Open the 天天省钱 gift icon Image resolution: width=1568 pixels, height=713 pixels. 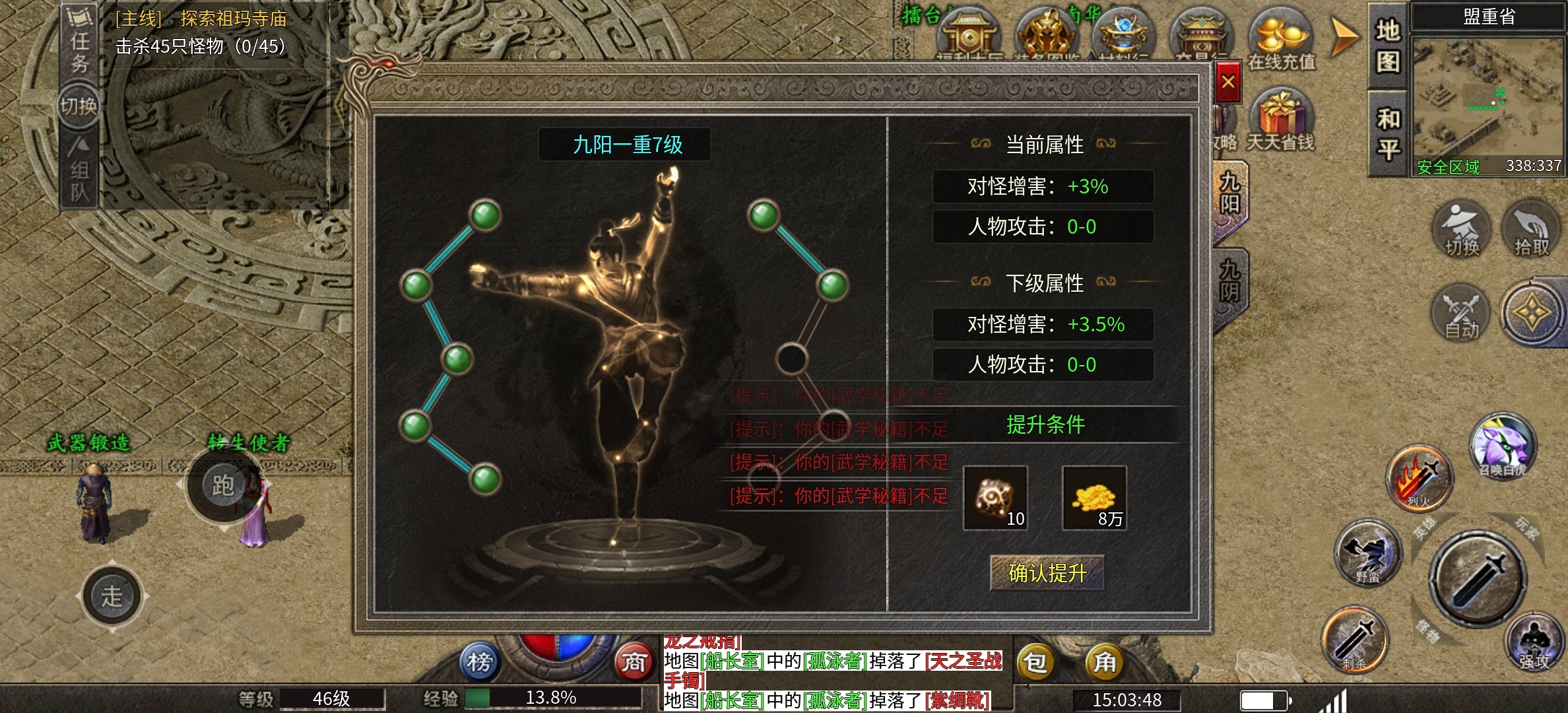click(1281, 120)
